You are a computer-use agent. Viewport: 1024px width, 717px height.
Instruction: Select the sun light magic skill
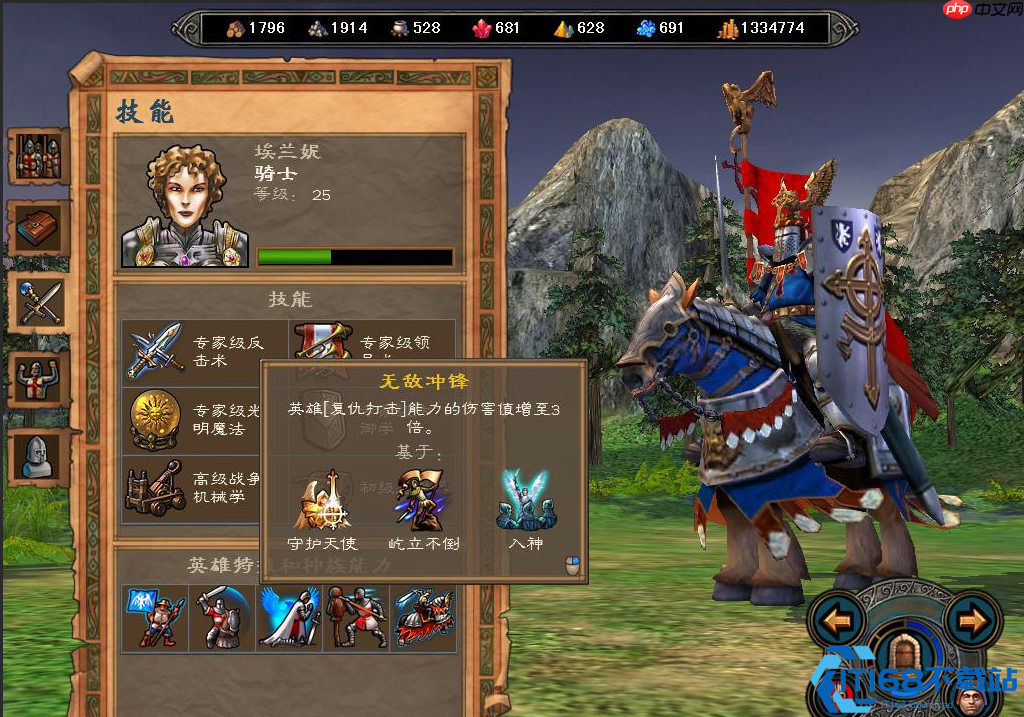coord(155,419)
